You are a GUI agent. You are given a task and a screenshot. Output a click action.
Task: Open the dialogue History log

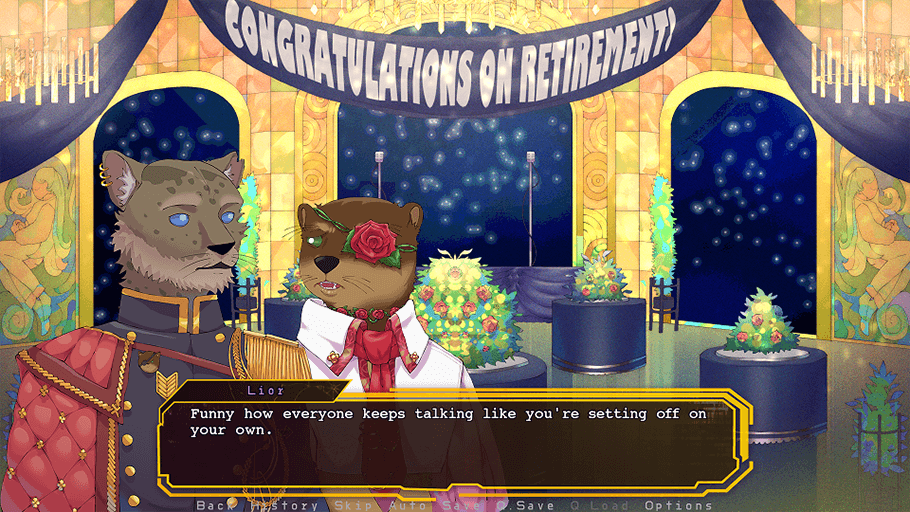pyautogui.click(x=284, y=505)
